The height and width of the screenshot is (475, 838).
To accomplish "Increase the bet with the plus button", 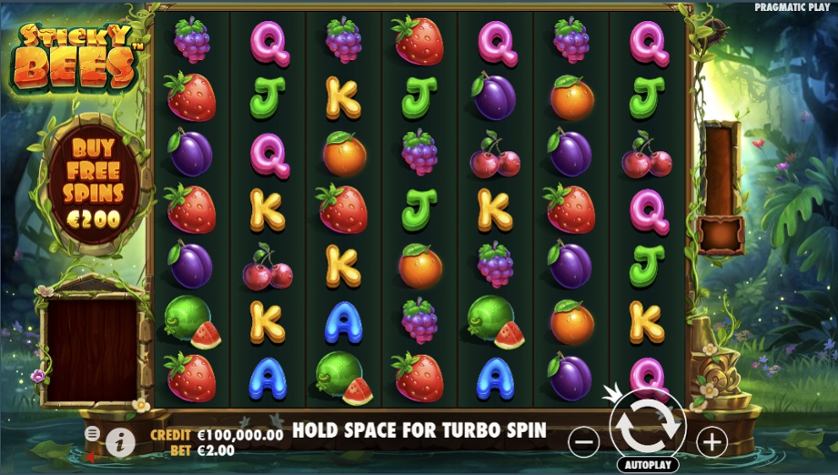I will 711,439.
